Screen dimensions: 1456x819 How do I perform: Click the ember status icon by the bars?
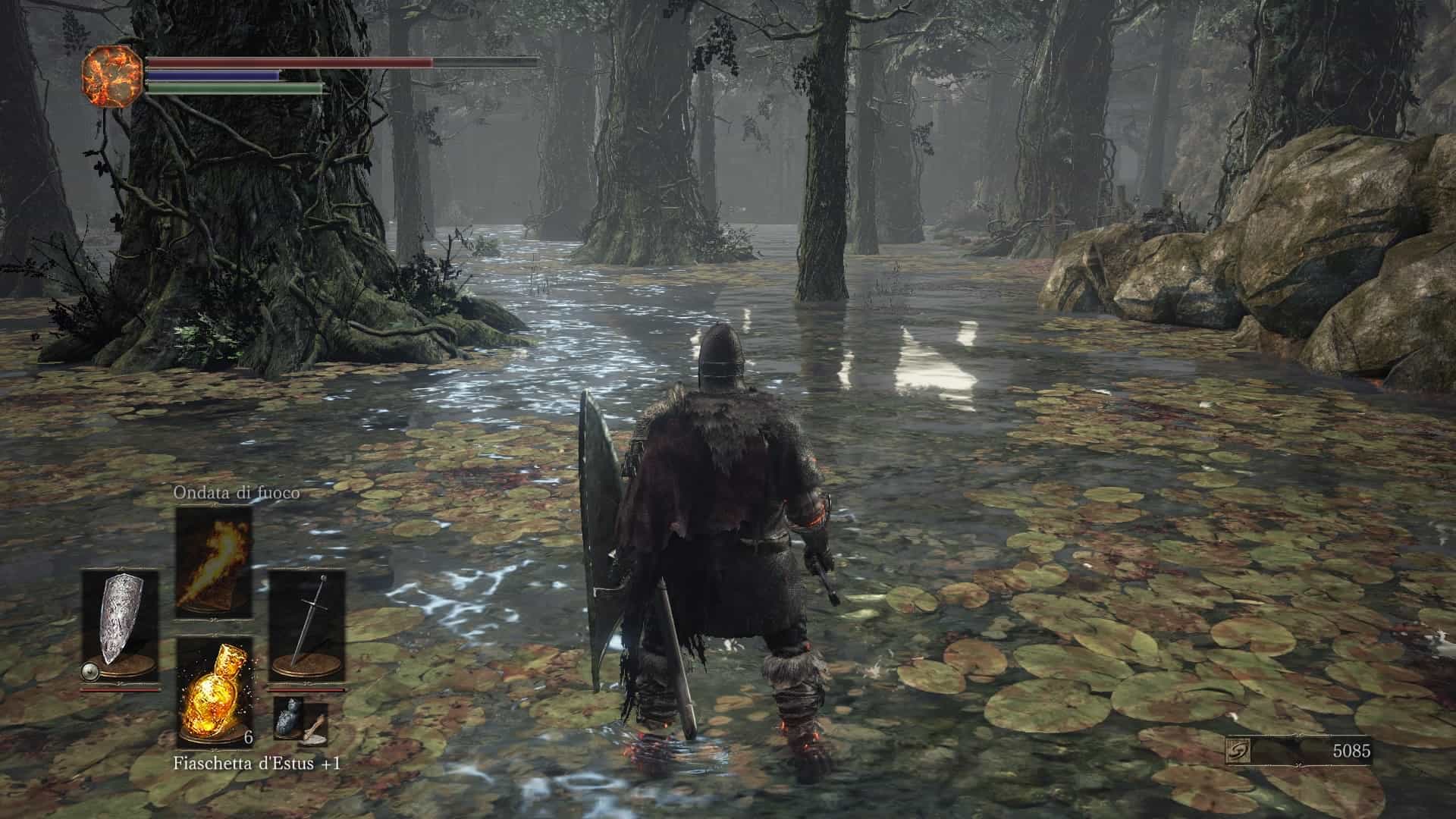tap(111, 74)
